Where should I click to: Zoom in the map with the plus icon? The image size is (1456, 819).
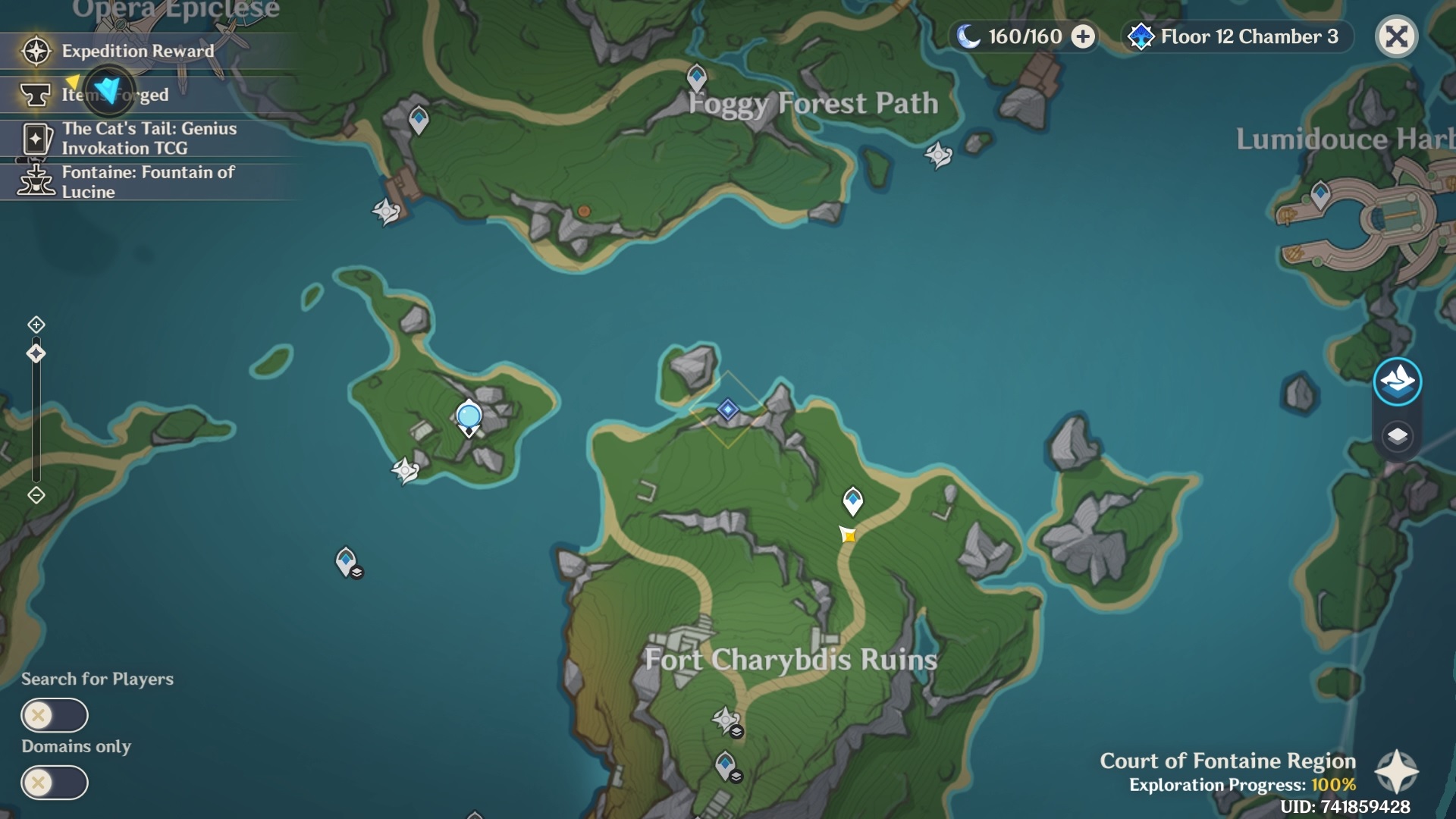coord(36,325)
